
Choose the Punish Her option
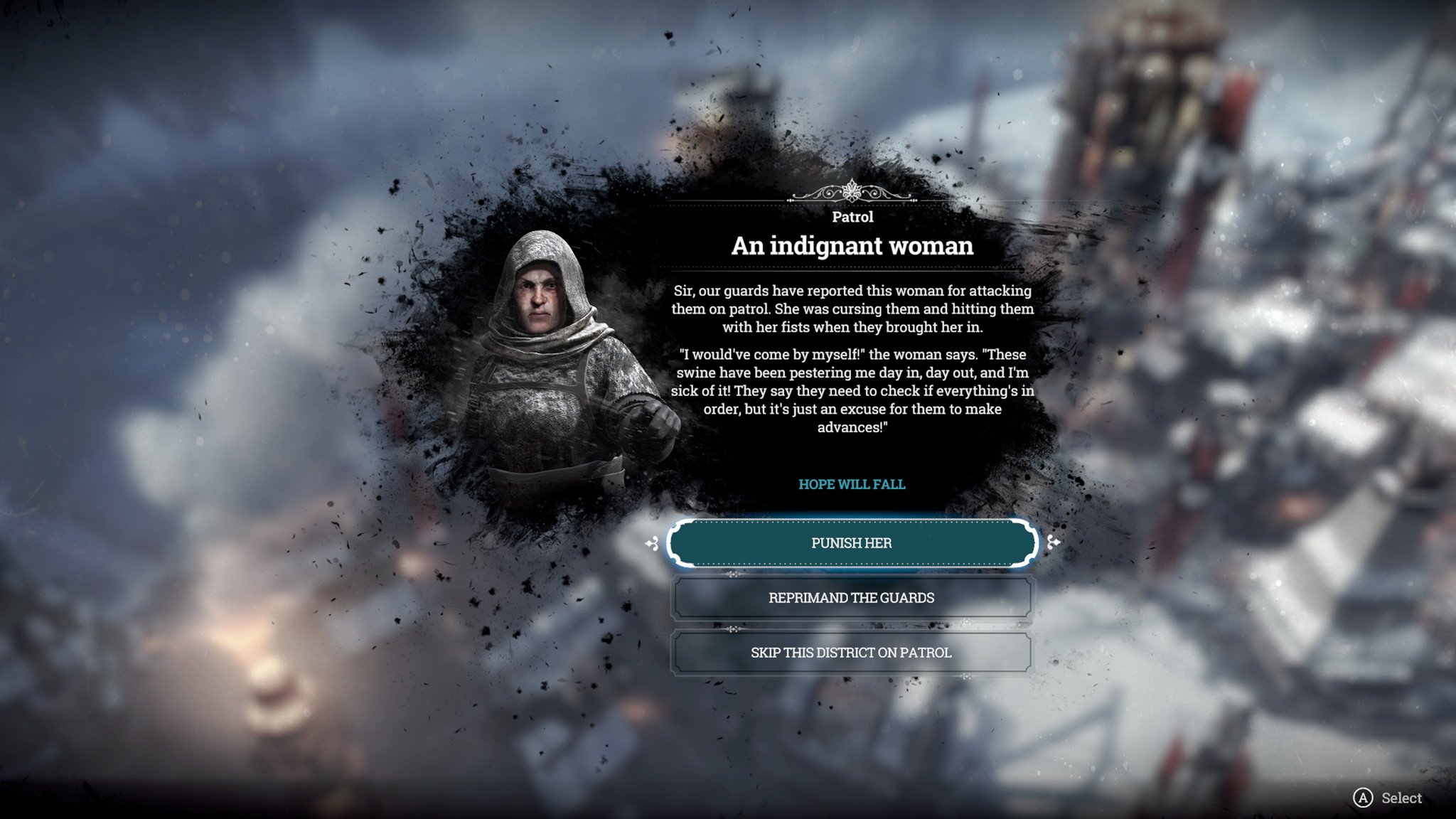(851, 543)
